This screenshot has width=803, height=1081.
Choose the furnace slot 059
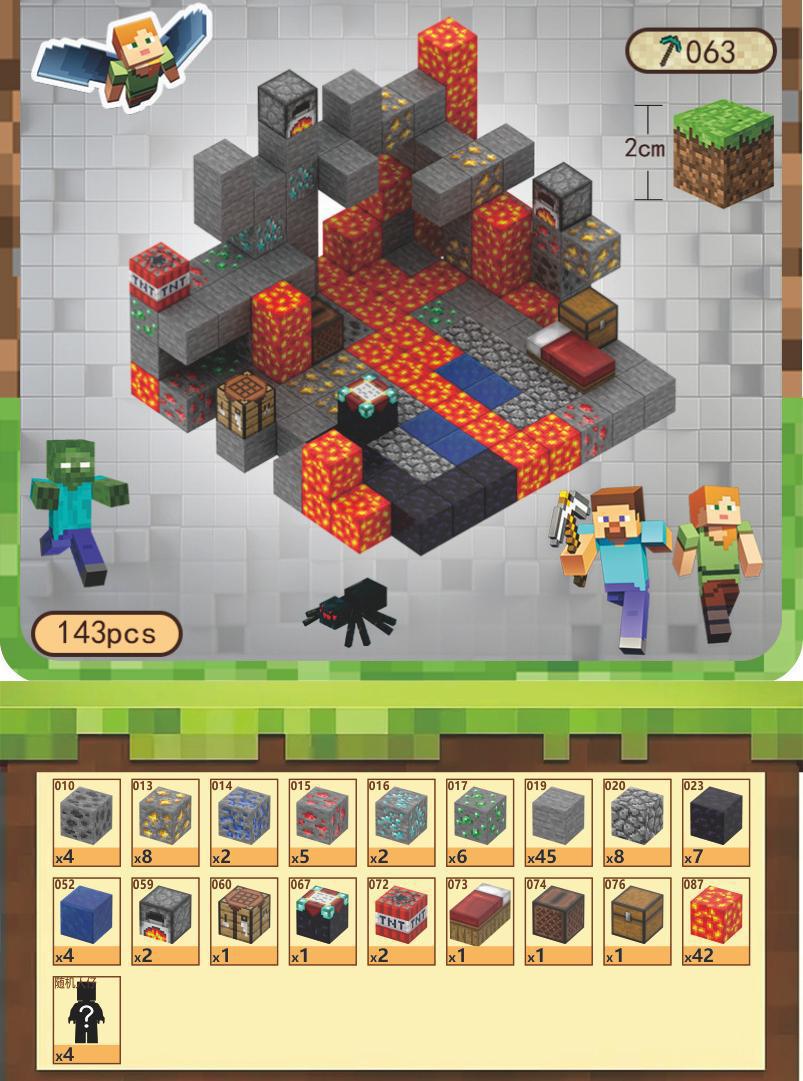coord(165,921)
